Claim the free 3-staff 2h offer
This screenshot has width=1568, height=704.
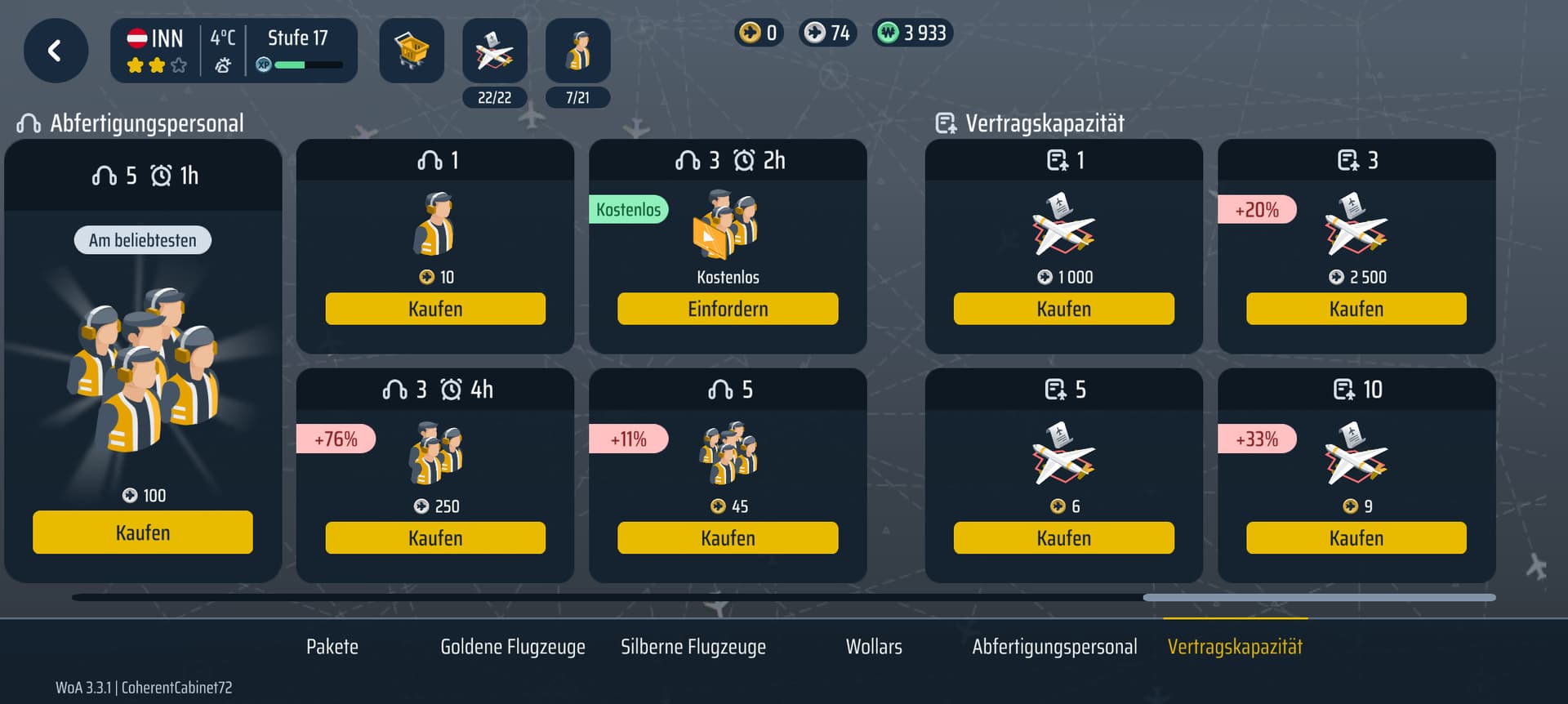coord(728,309)
